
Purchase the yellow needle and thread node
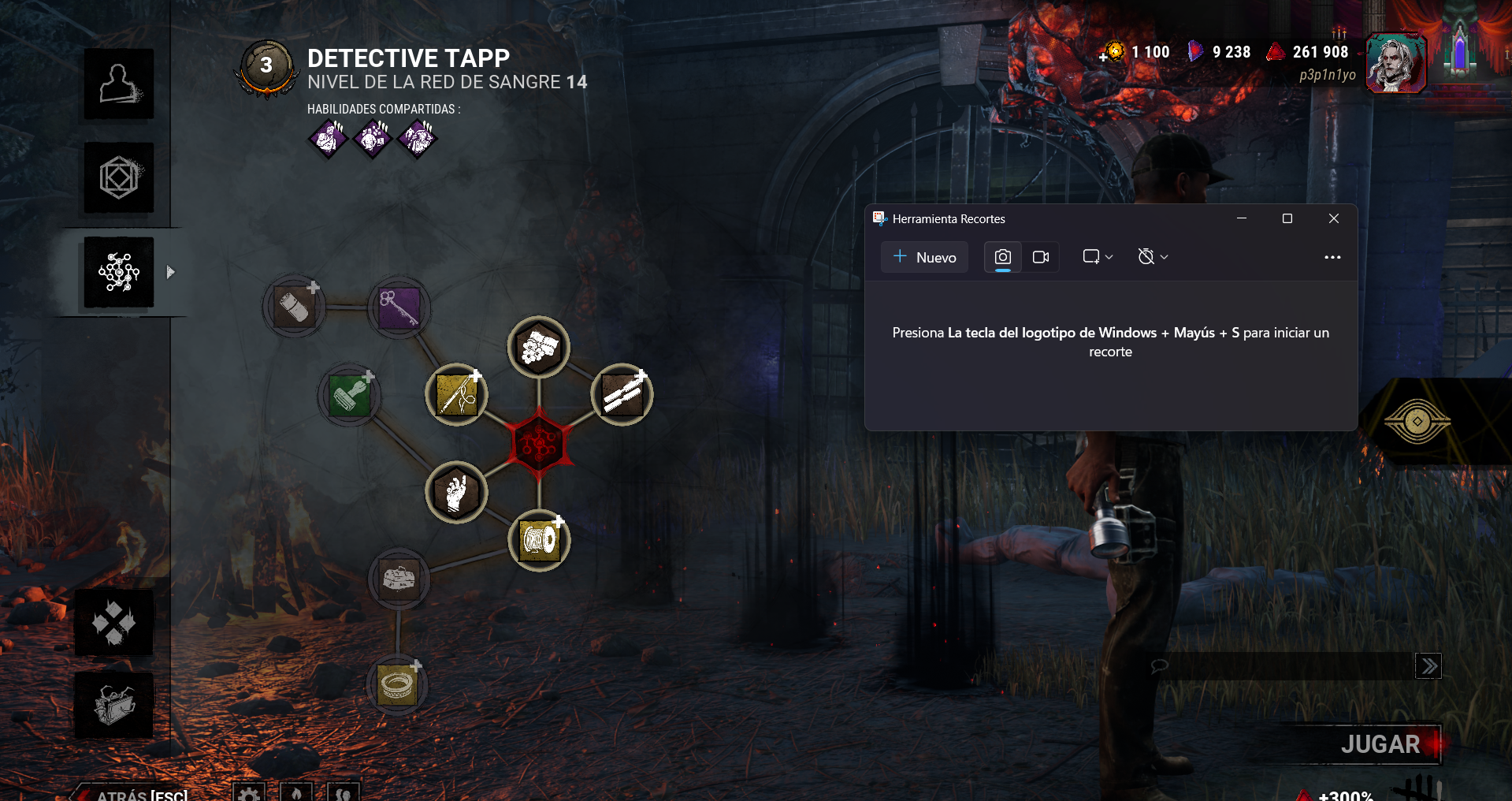[456, 394]
